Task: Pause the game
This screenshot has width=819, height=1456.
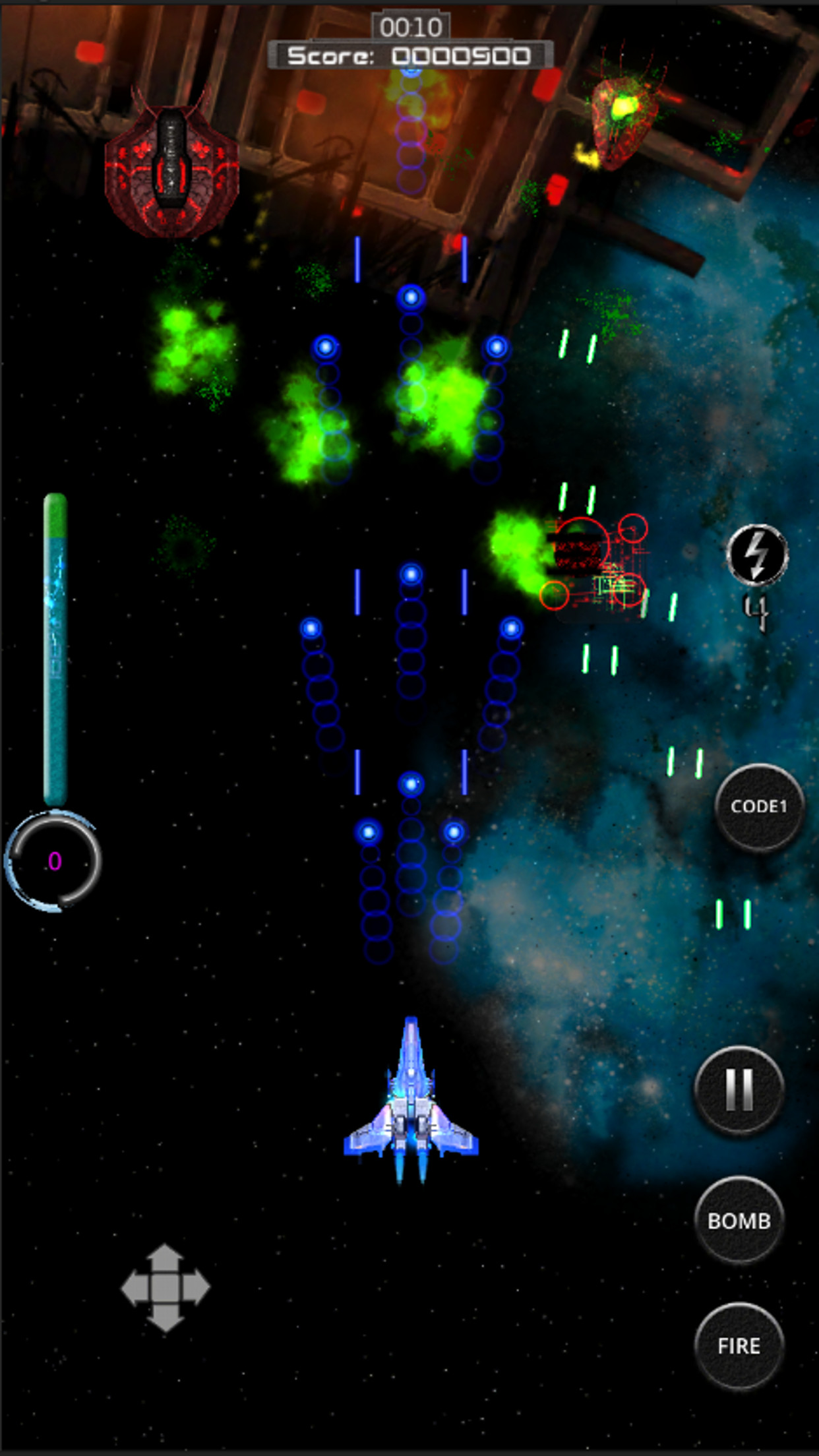Action: (x=739, y=1089)
